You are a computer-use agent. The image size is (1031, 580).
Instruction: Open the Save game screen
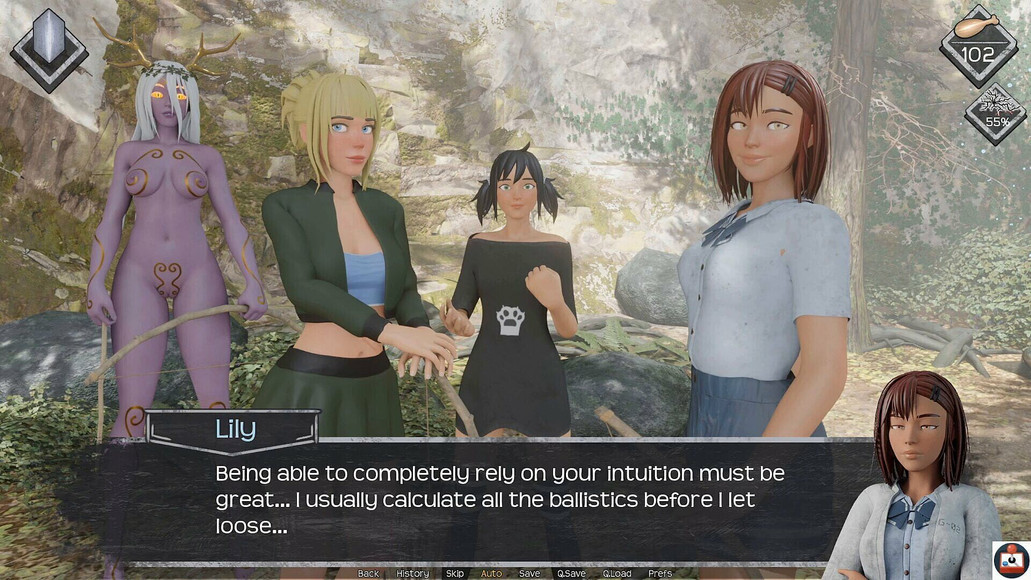529,574
